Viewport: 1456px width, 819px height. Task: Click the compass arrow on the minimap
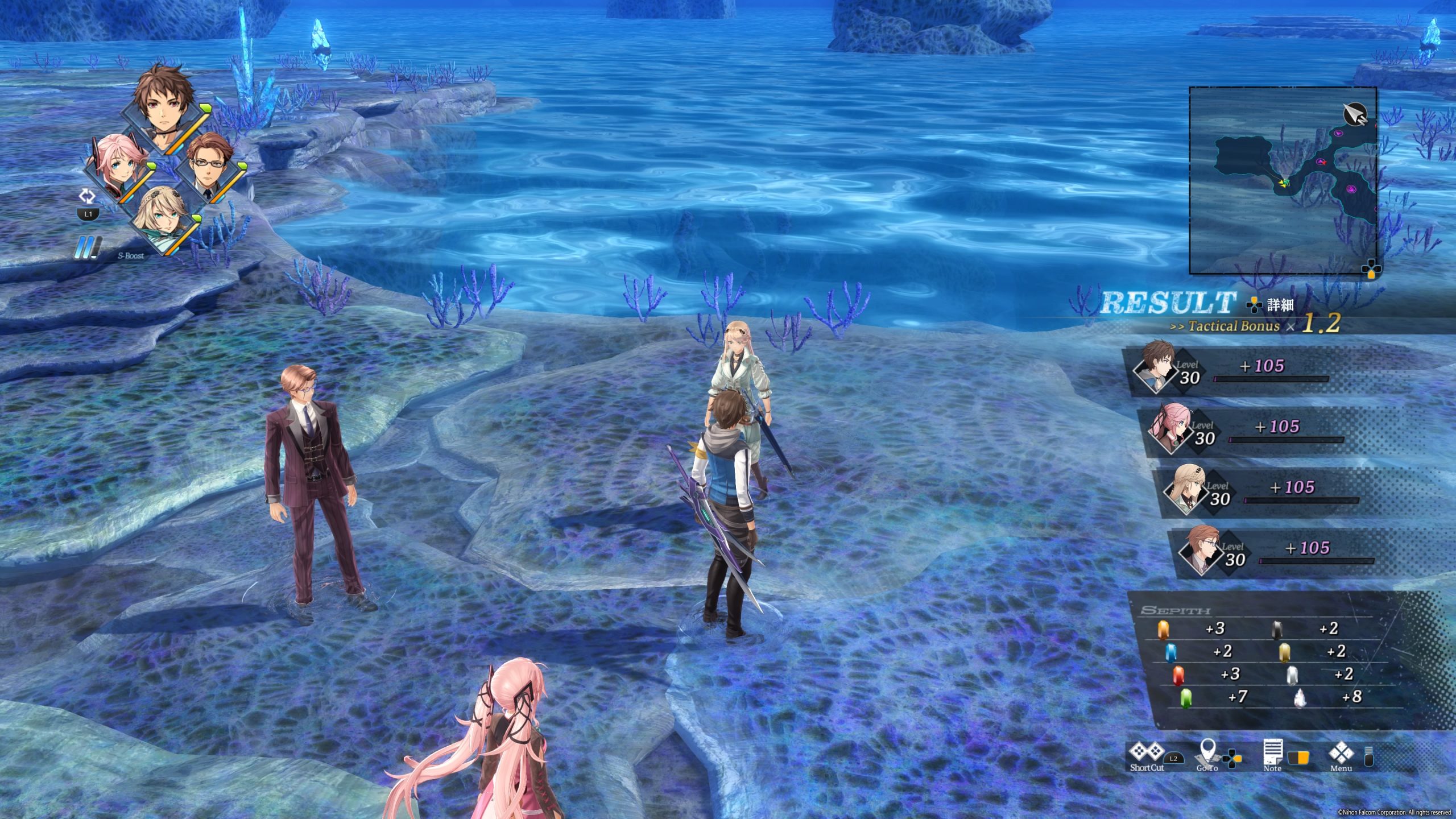(x=1355, y=114)
